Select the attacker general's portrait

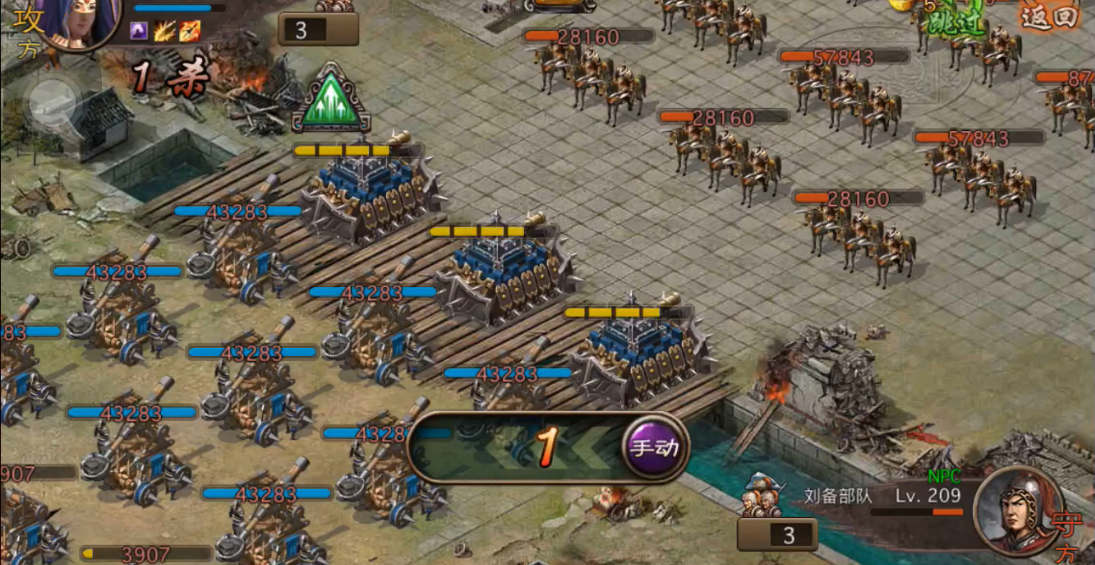(75, 19)
